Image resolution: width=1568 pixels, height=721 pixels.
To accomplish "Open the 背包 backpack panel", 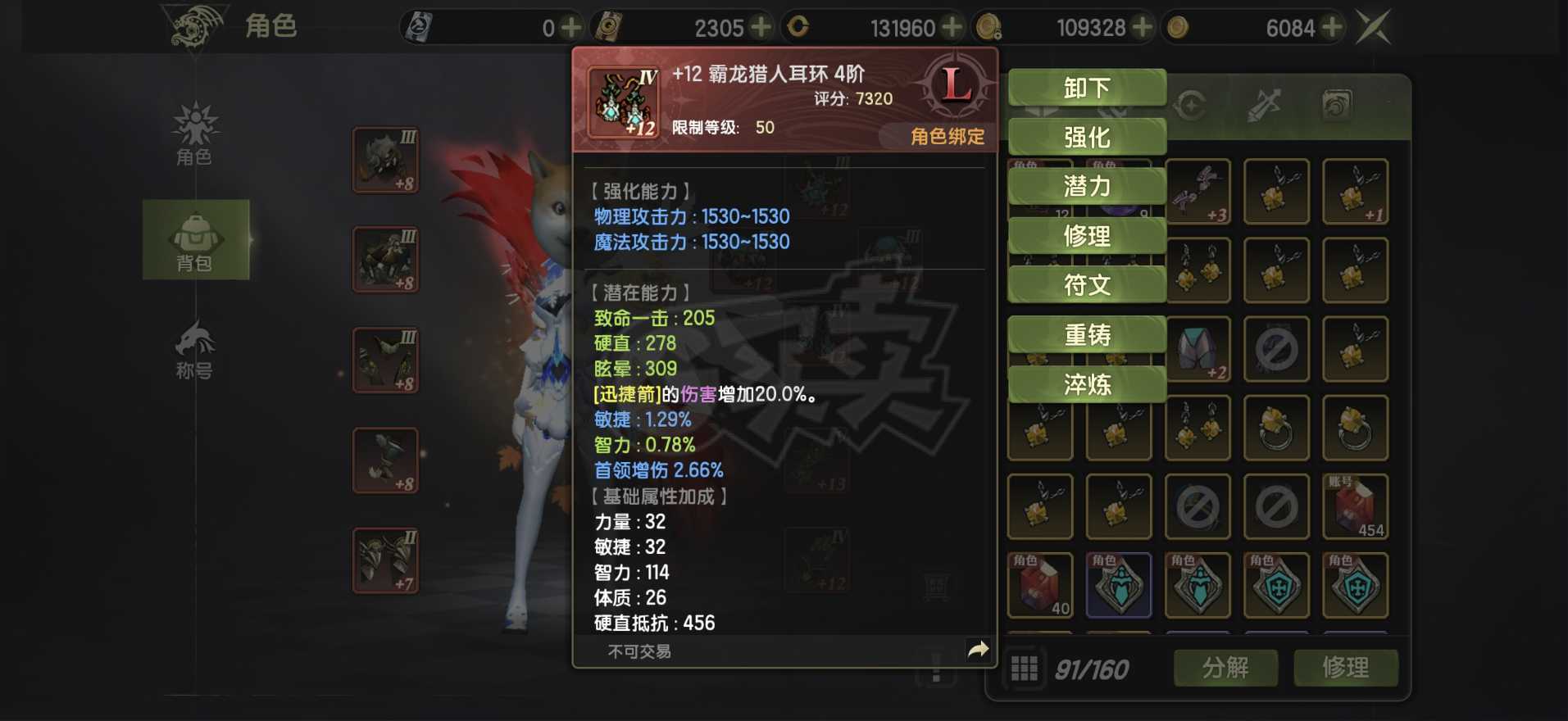I will [194, 239].
